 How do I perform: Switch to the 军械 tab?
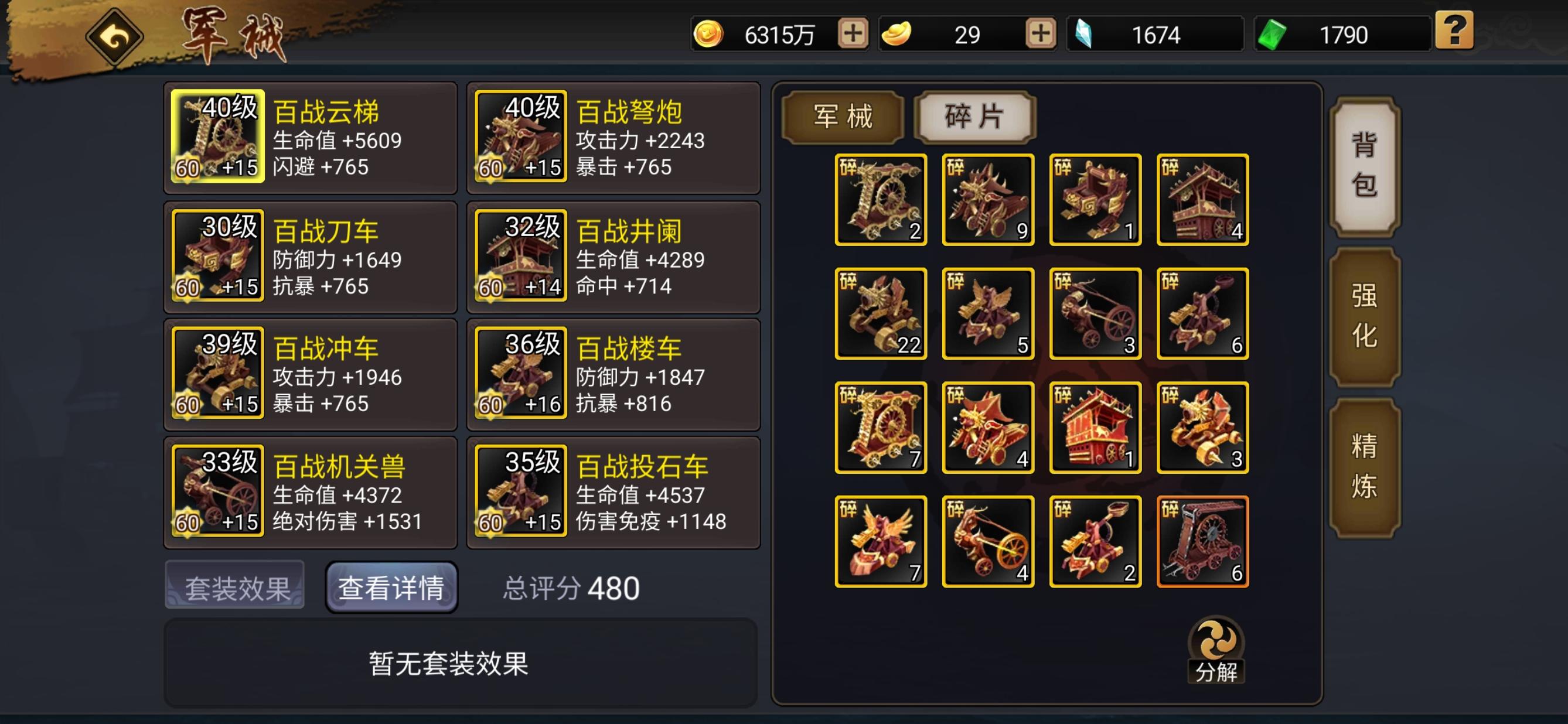(x=842, y=118)
